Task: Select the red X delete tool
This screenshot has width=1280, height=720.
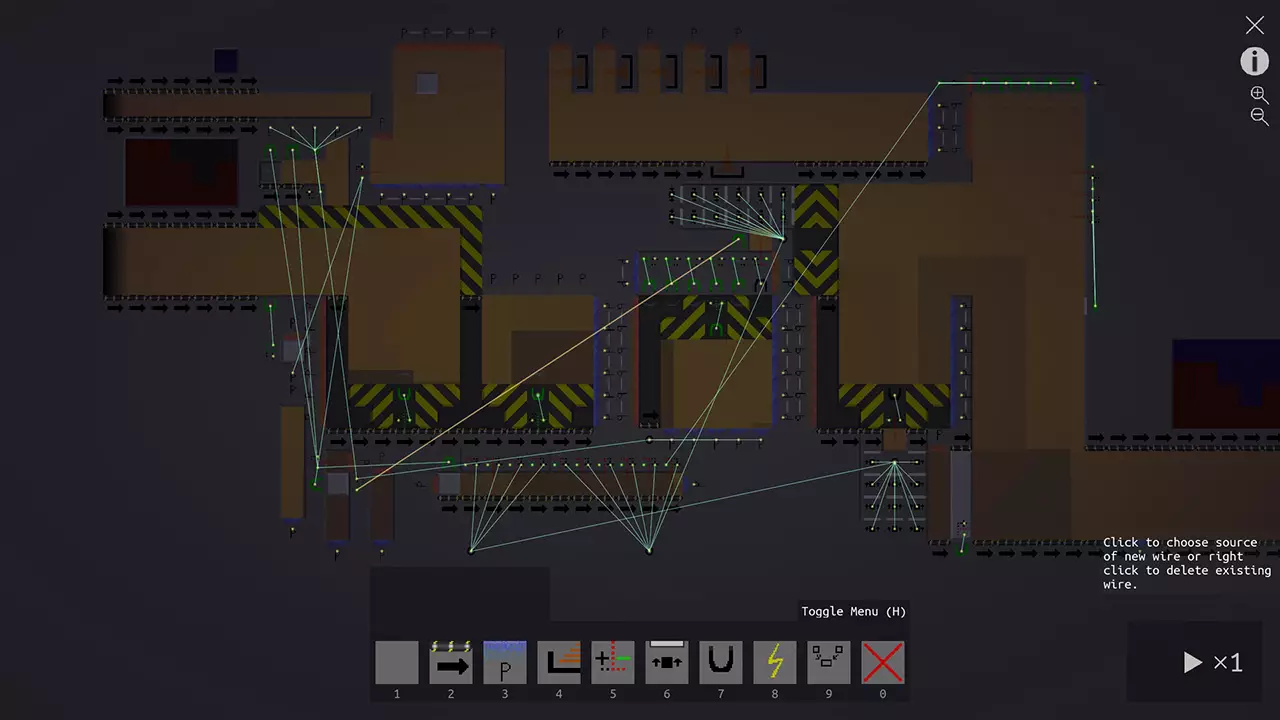Action: [882, 661]
